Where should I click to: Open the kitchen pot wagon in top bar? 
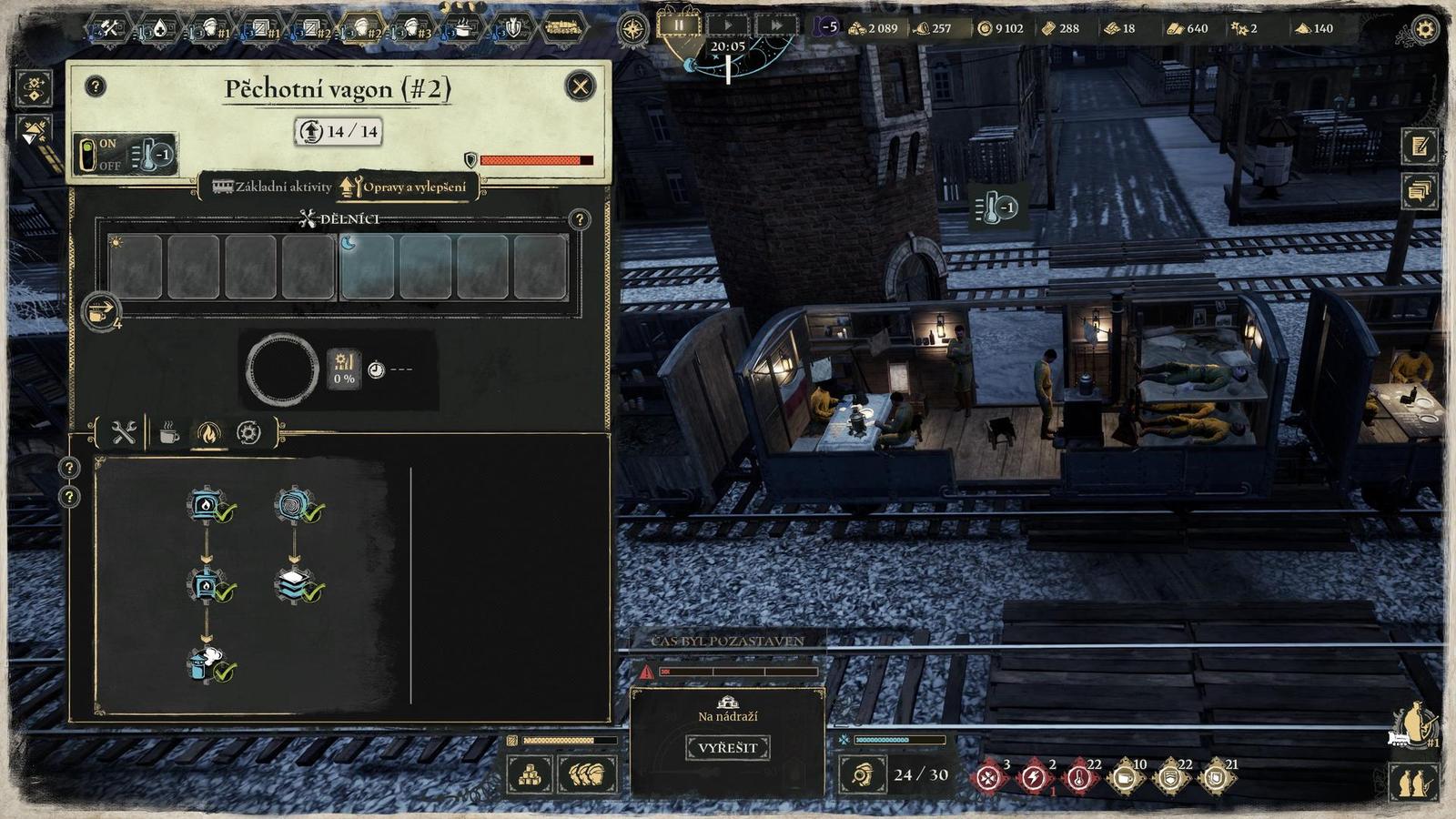463,29
